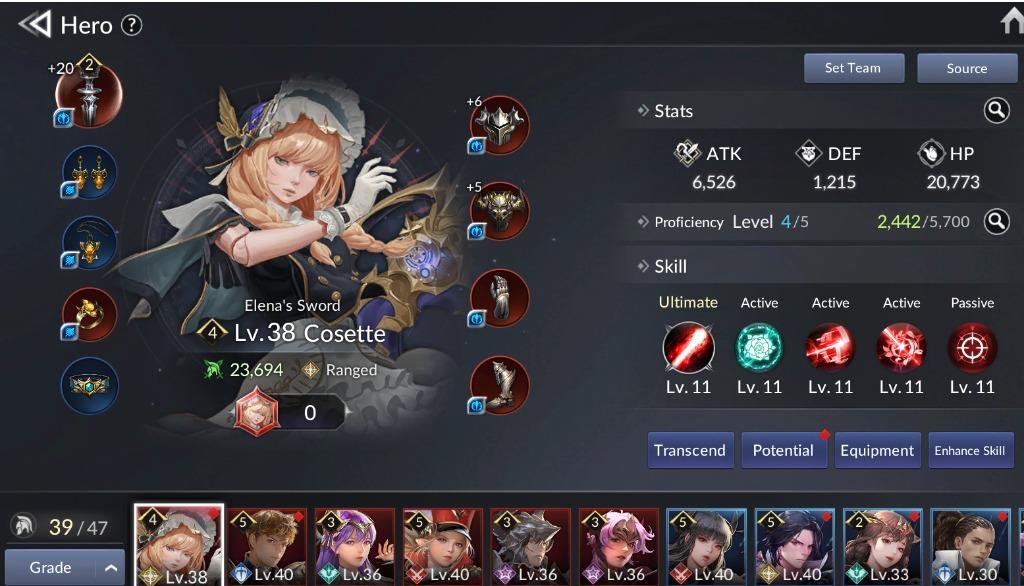Screen dimensions: 1024x586
Task: Select the ring accessory slot
Action: click(89, 313)
